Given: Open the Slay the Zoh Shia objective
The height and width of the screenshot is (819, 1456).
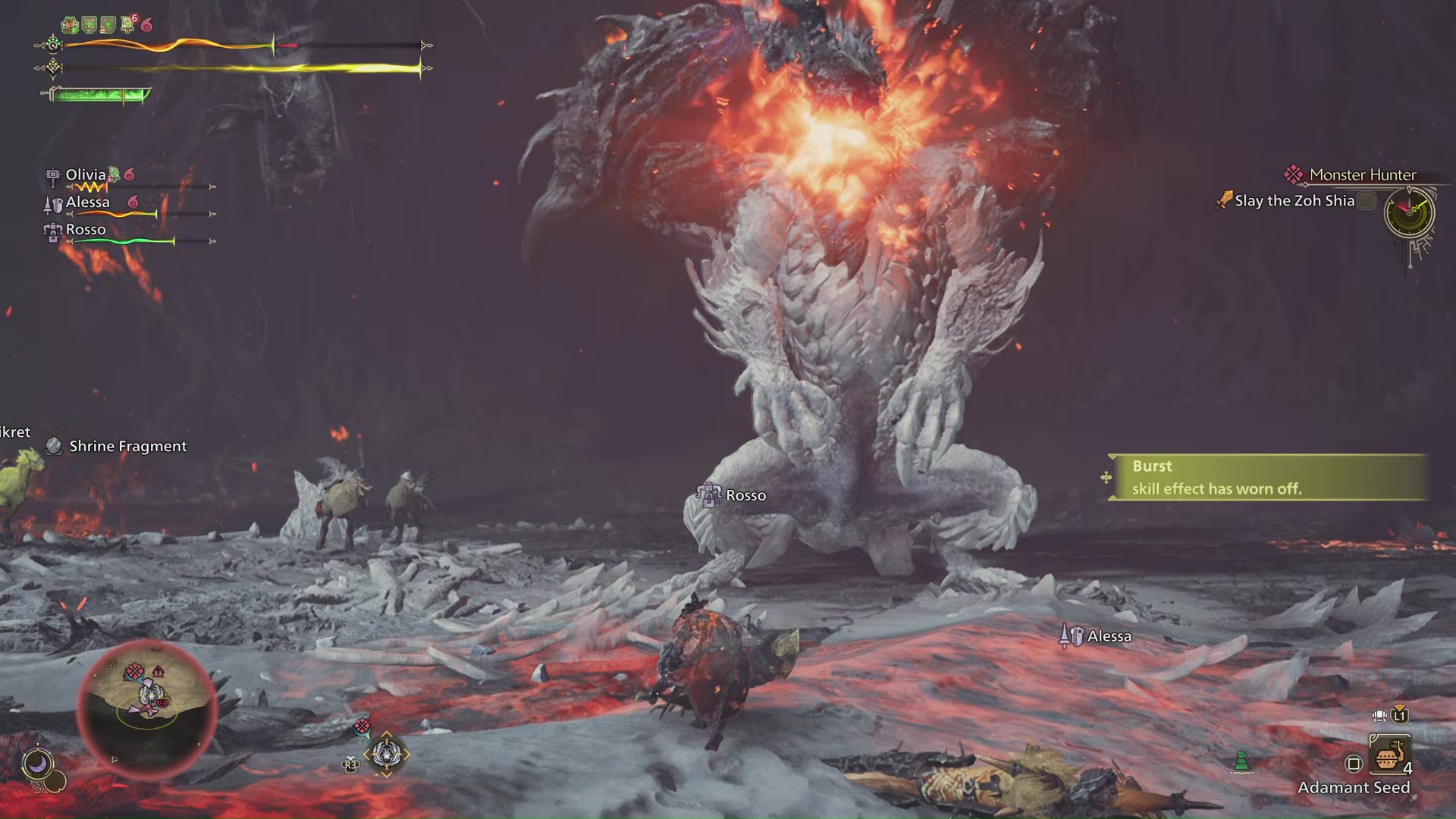Looking at the screenshot, I should [1294, 201].
